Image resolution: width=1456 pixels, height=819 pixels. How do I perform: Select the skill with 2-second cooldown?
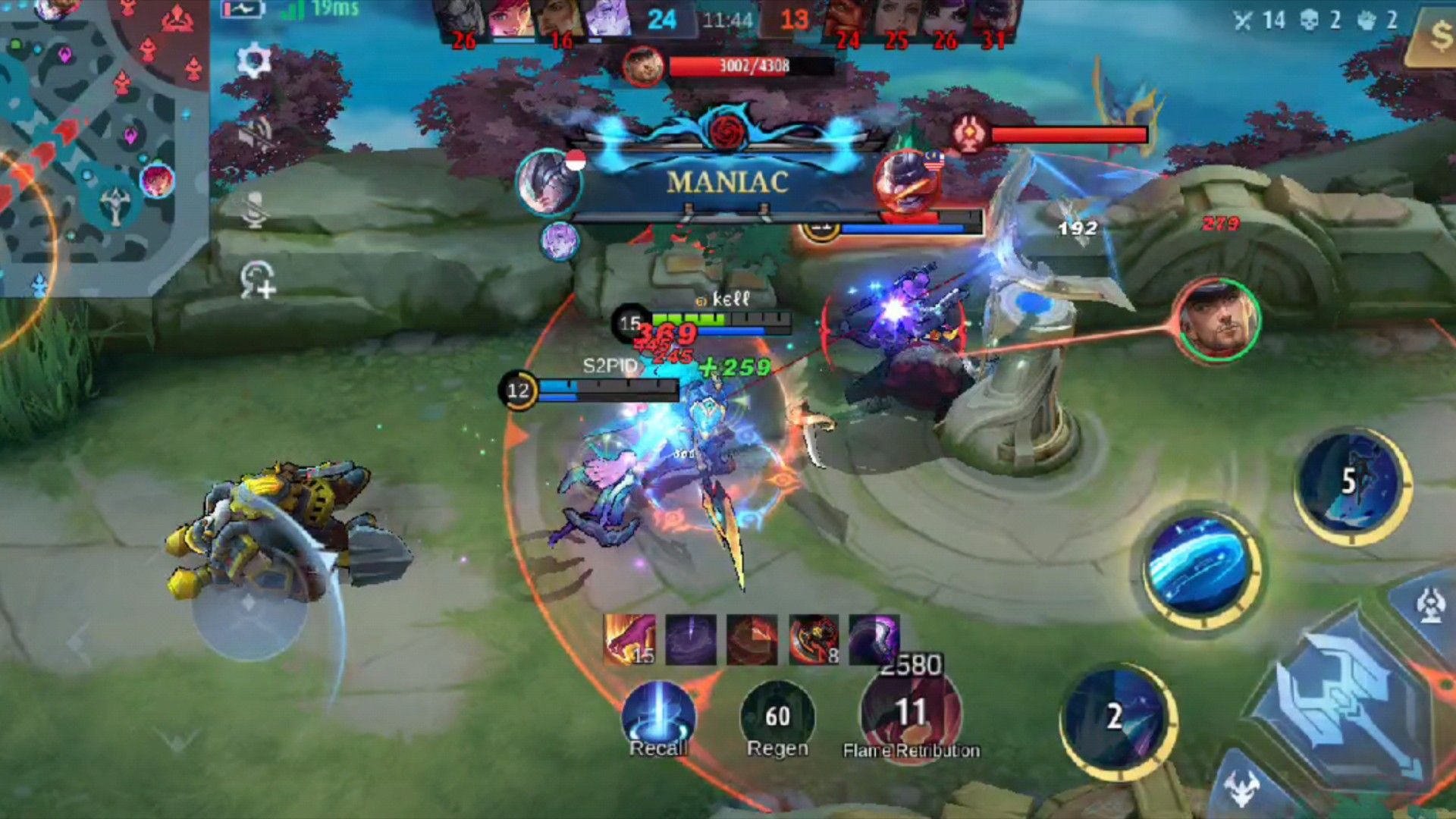click(1115, 718)
